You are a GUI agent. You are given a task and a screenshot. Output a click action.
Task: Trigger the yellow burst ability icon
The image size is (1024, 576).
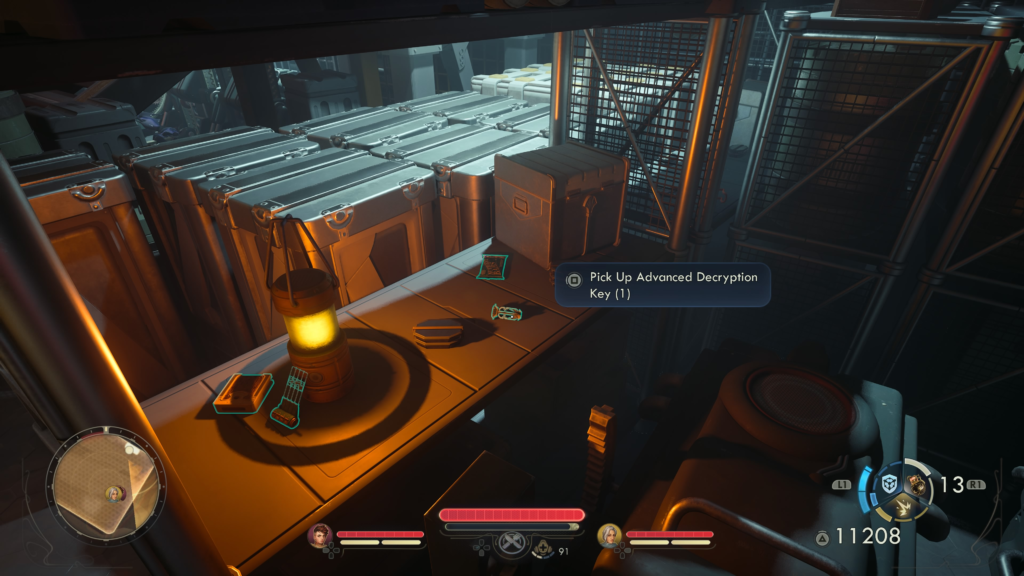pos(904,507)
